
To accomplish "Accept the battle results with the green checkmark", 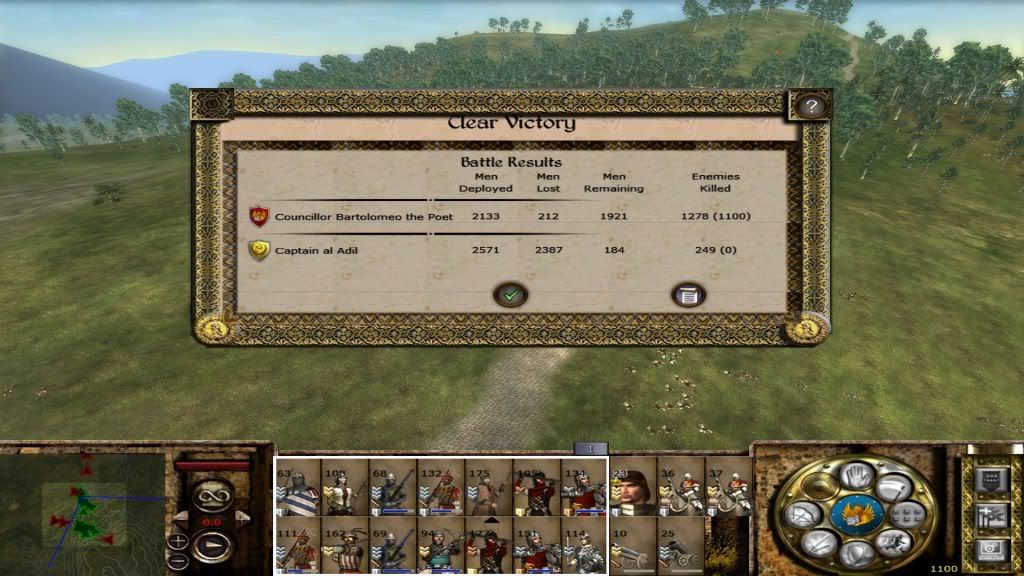I will [x=511, y=295].
